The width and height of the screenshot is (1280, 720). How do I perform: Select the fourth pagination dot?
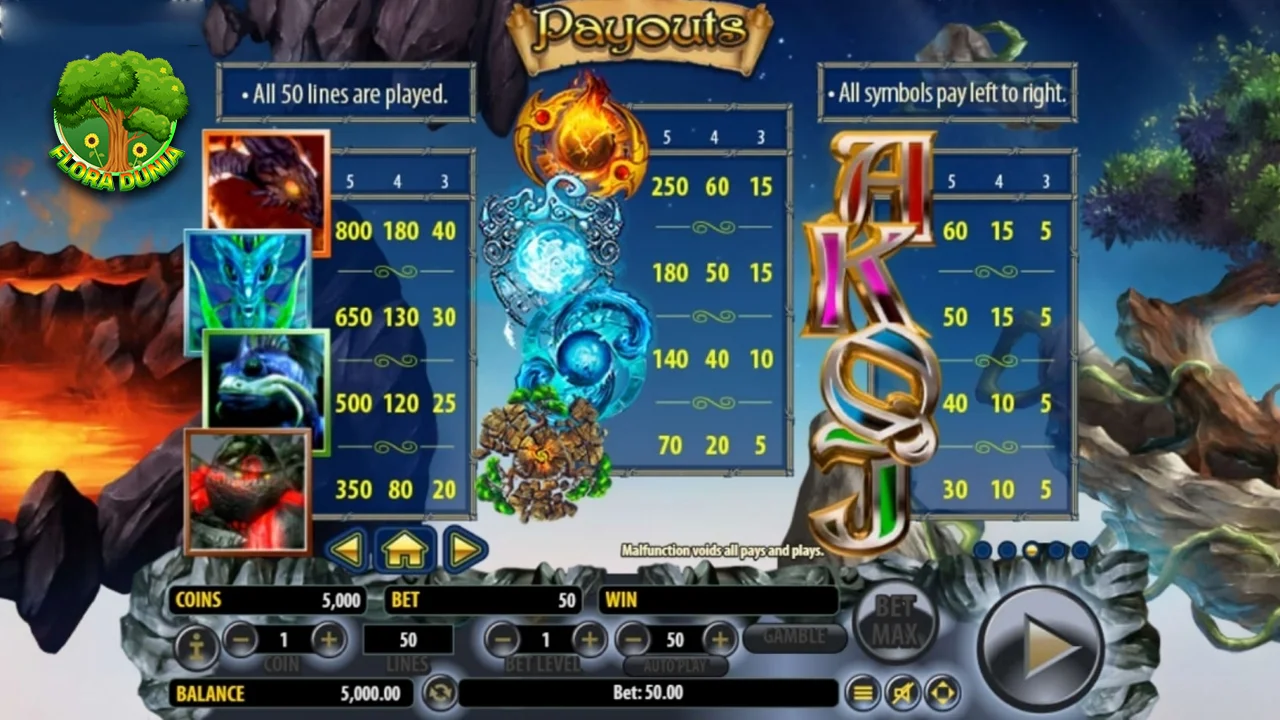point(1056,548)
